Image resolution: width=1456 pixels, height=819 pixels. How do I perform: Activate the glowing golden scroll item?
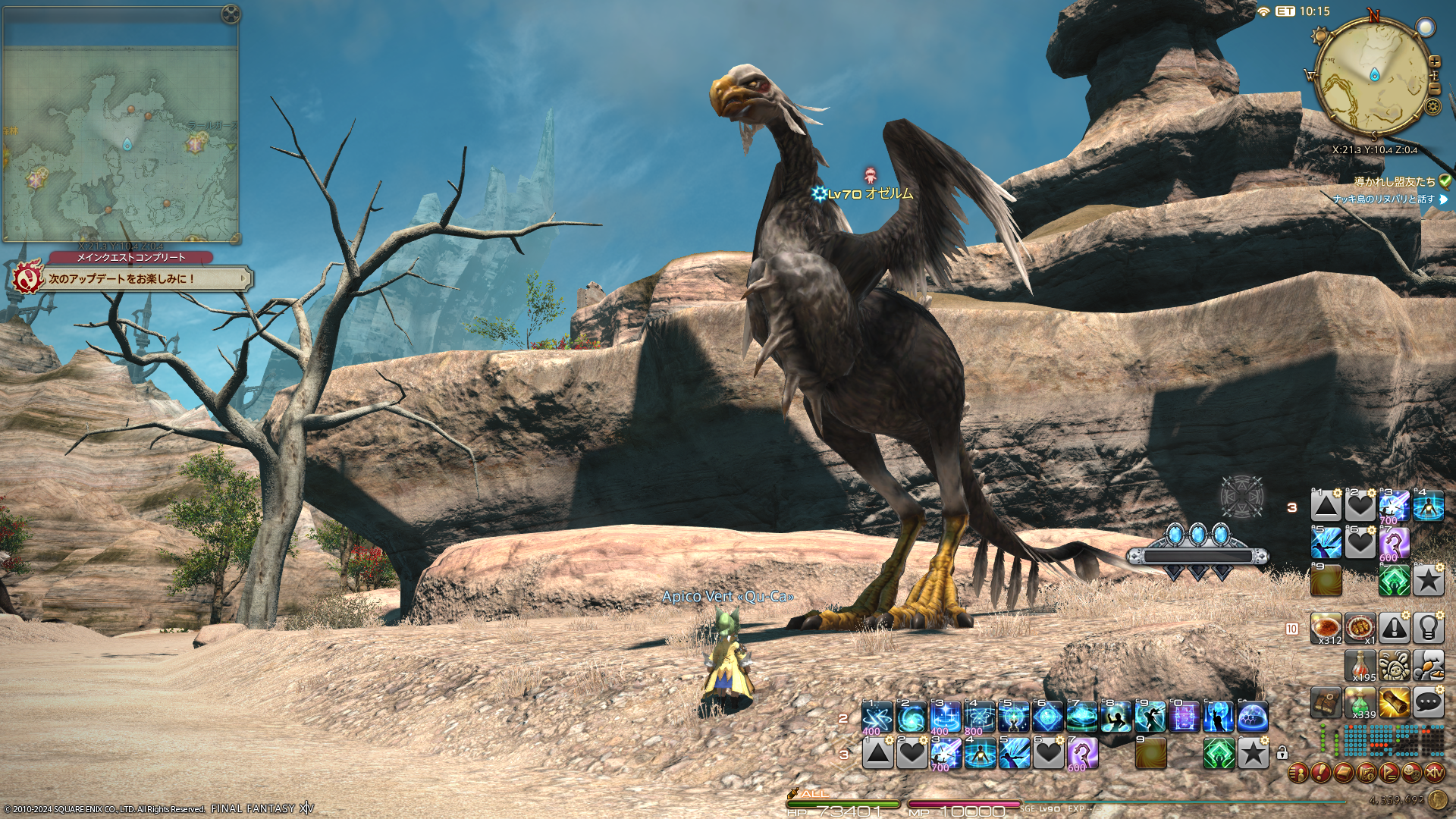pyautogui.click(x=1395, y=703)
